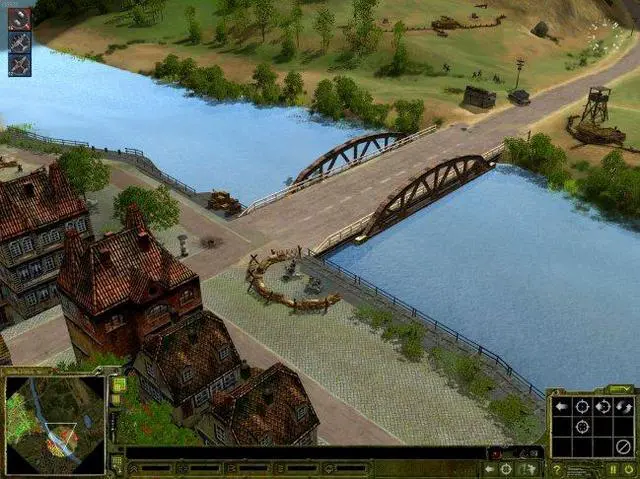Image resolution: width=640 pixels, height=479 pixels.
Task: Click the left arrow command in the grid
Action: coord(561,406)
